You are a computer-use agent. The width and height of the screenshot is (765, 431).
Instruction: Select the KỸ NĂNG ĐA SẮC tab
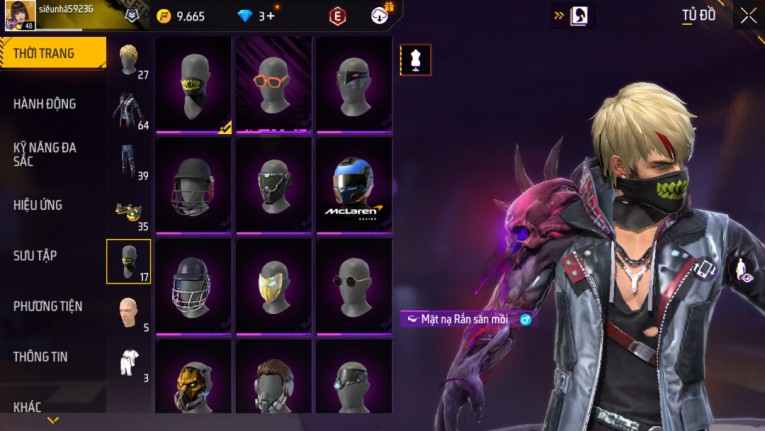(45, 154)
